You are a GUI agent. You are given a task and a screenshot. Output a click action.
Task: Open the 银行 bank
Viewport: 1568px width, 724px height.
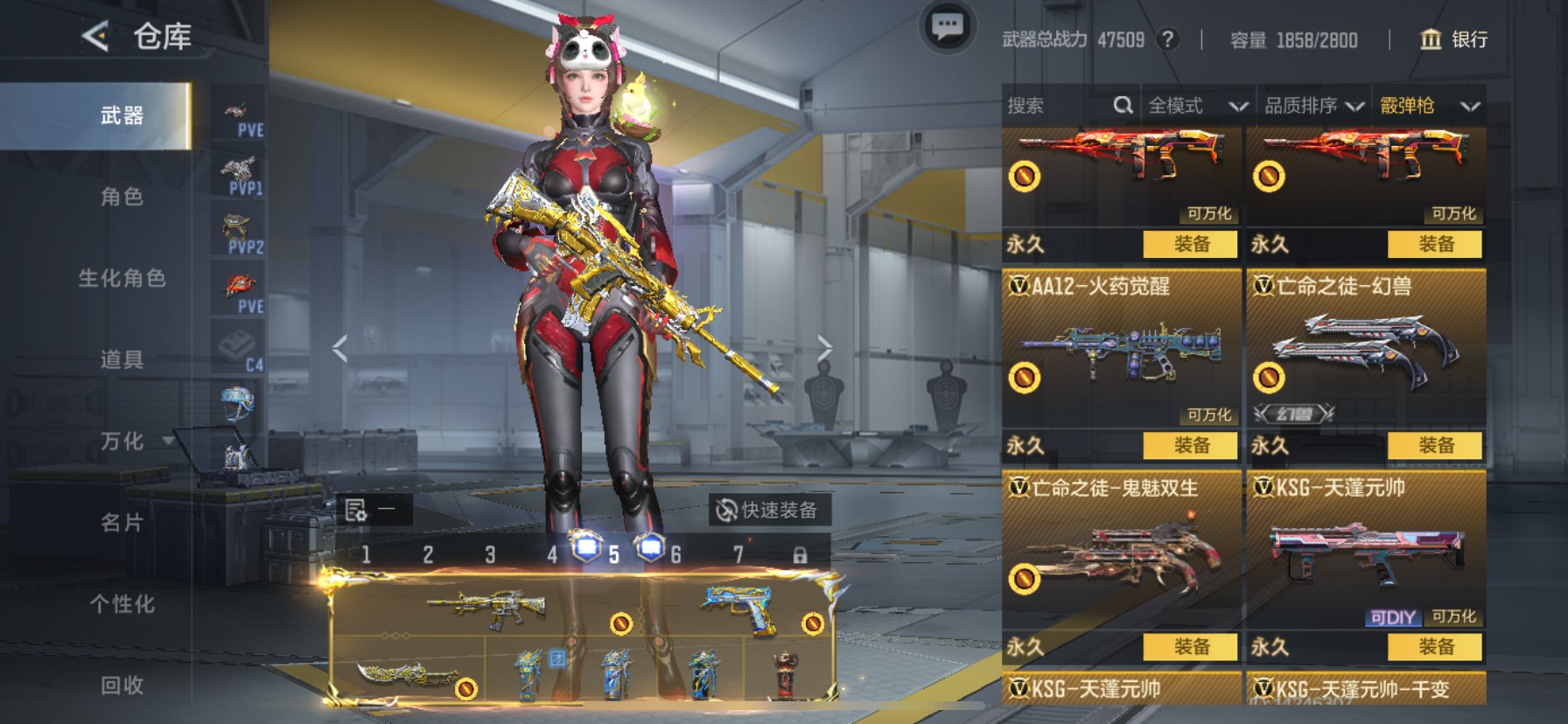[1453, 39]
